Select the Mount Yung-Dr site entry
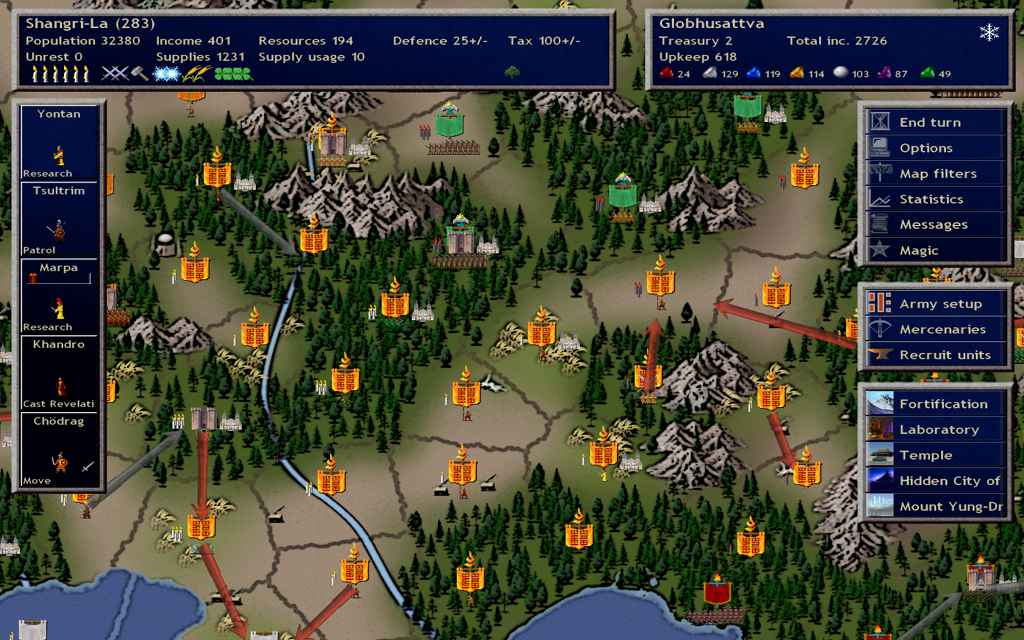 click(936, 506)
